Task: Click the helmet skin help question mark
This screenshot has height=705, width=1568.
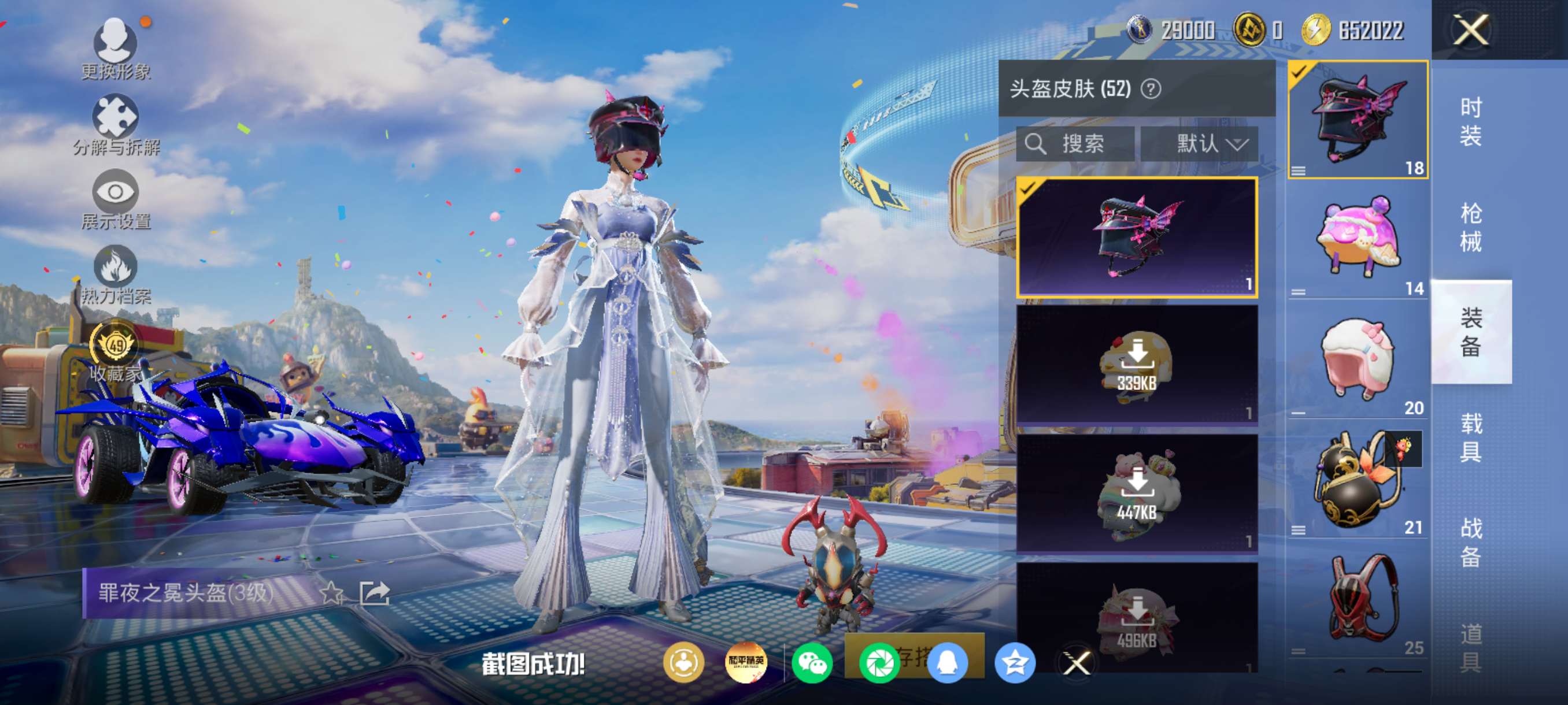Action: [x=1151, y=90]
